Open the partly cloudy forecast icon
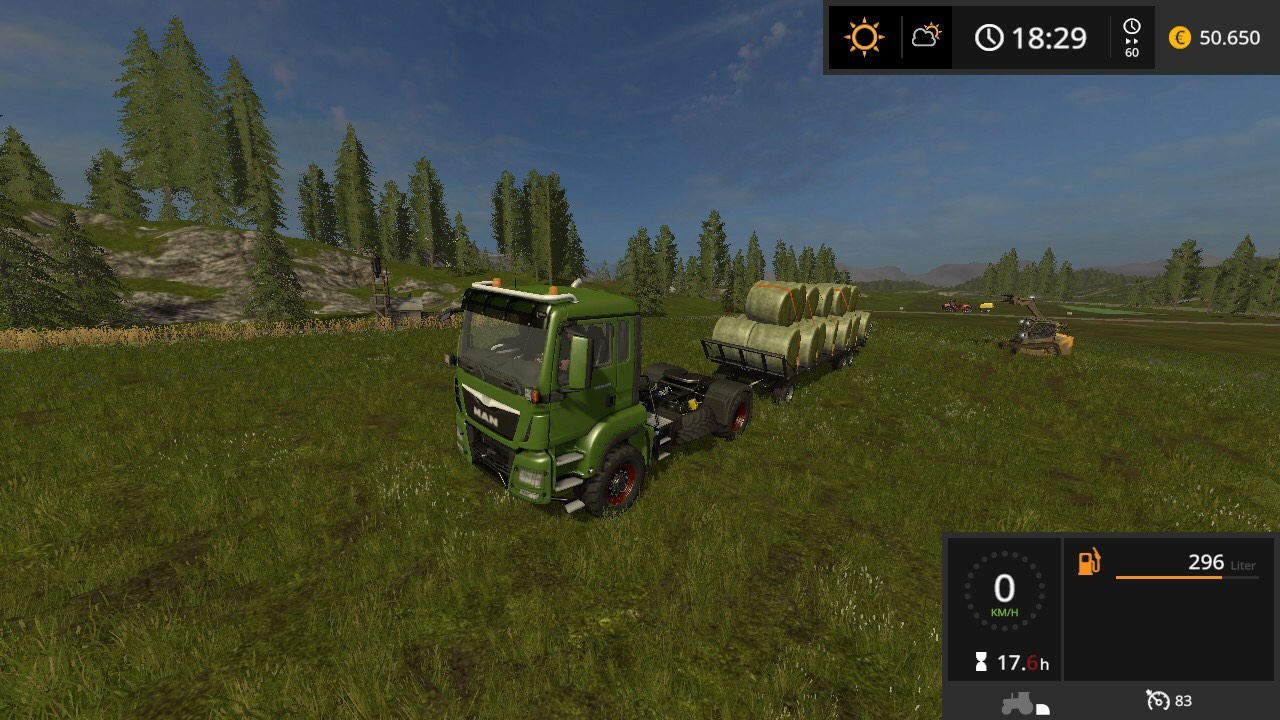Screen dimensions: 1280x720 [x=926, y=38]
